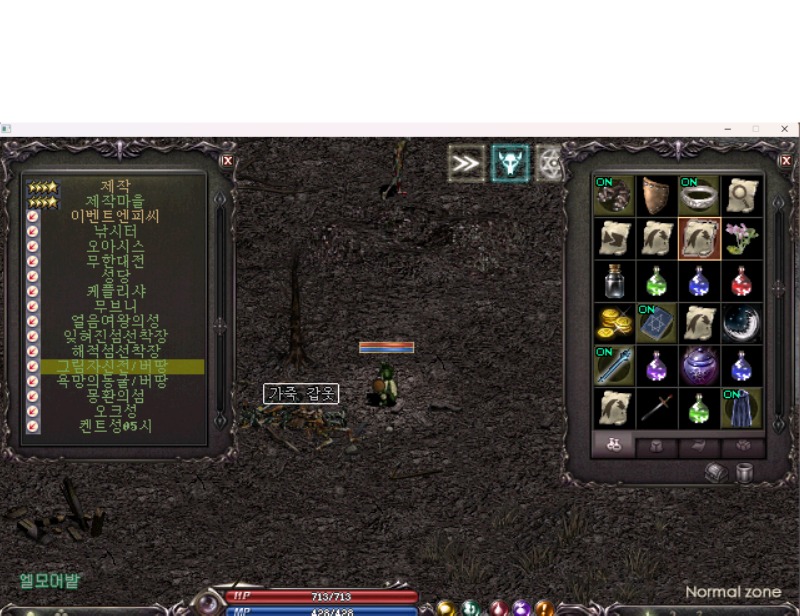Choose the 오크성 destination
This screenshot has height=616, width=800.
coord(115,411)
